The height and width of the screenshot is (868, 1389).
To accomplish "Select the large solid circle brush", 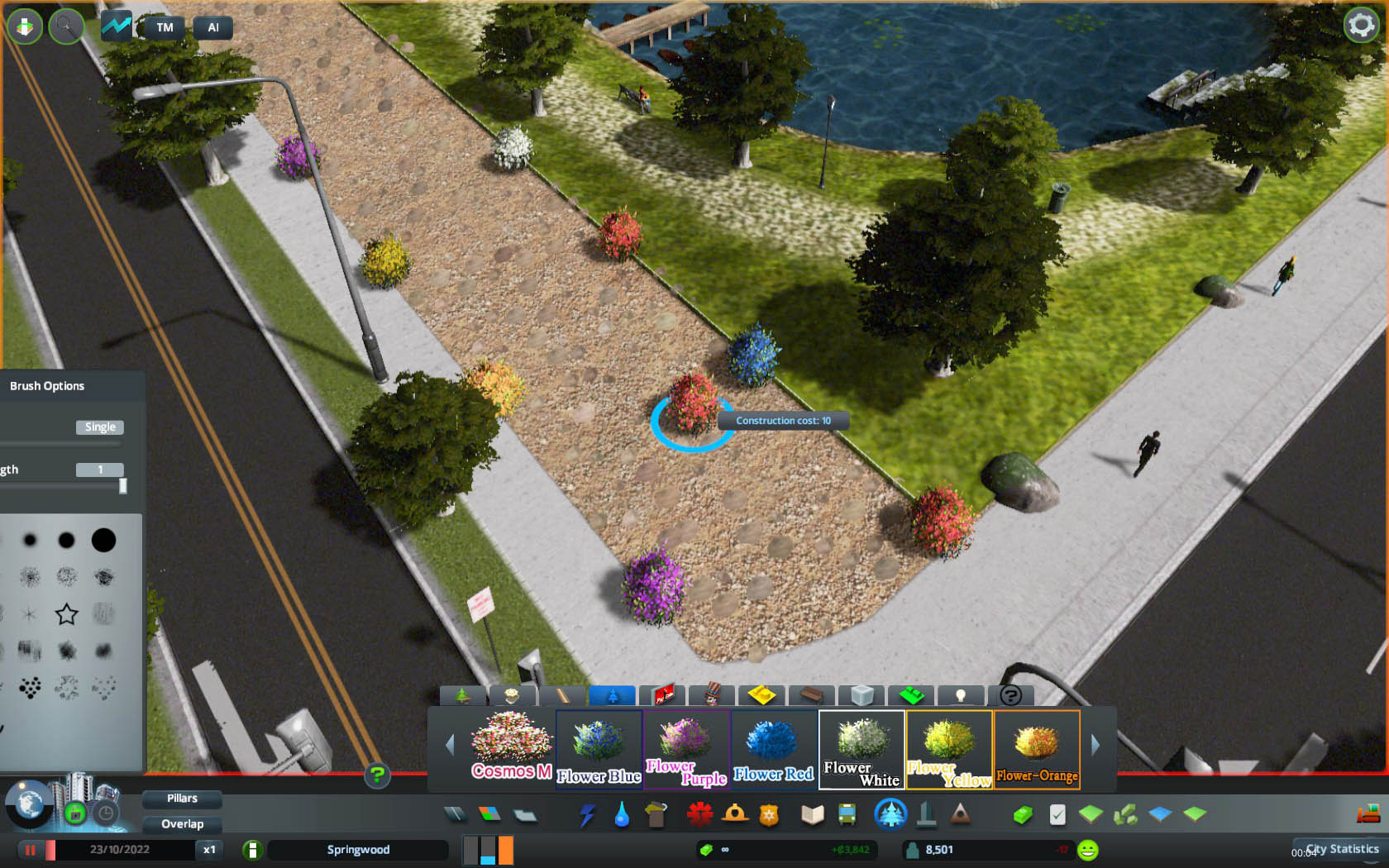I will 103,541.
